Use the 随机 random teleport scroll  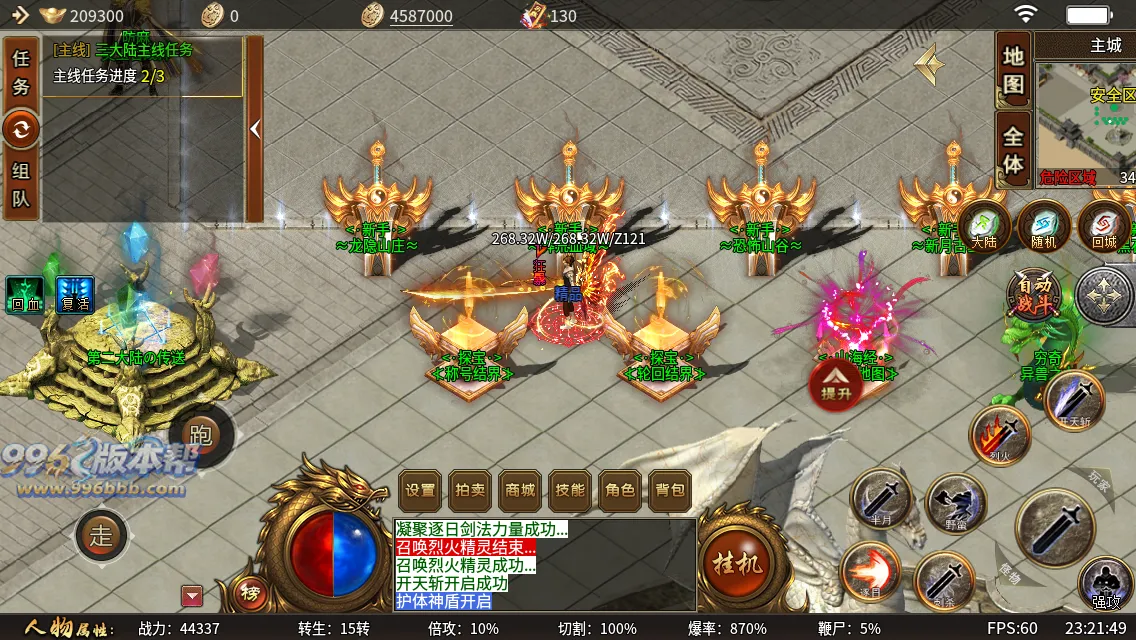point(1045,227)
